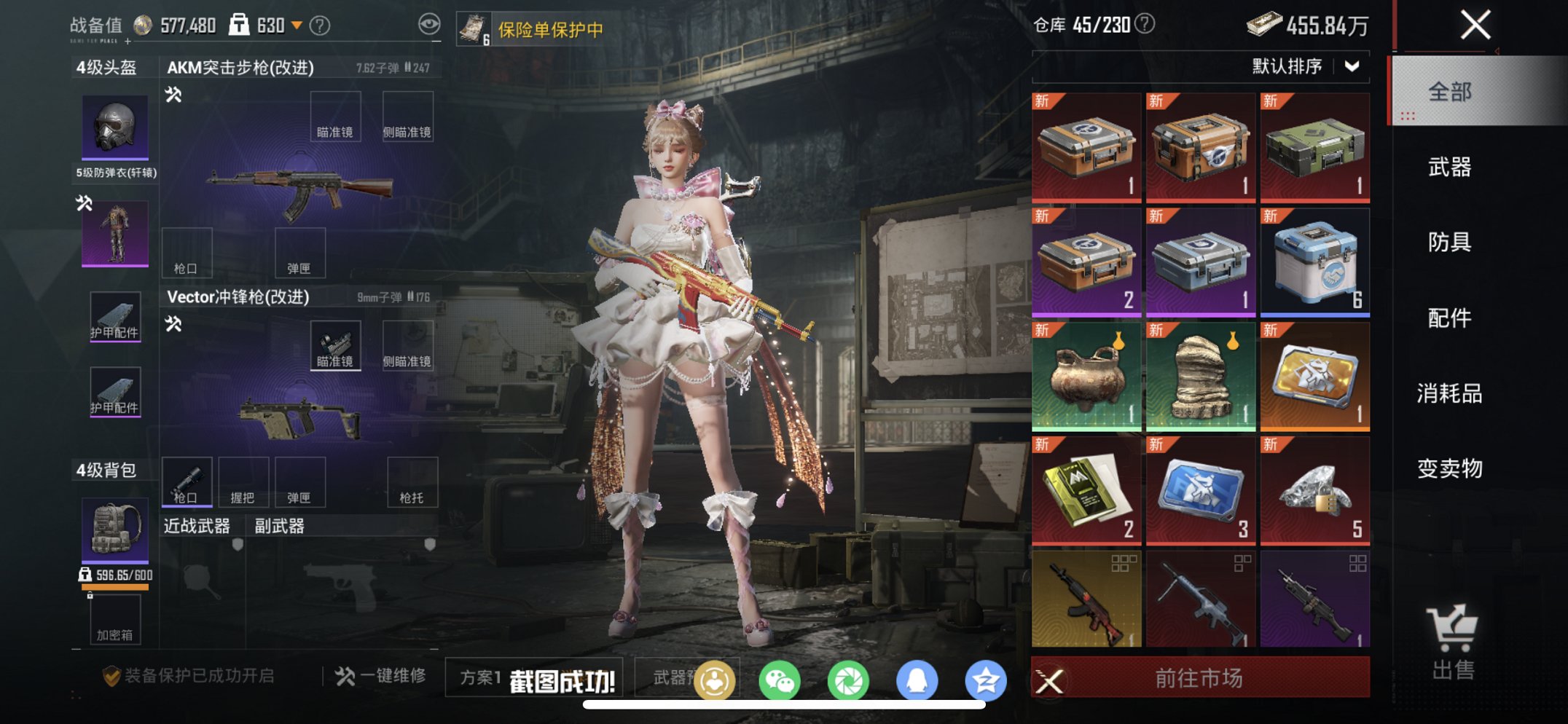Click the Vector 瞄准镜 scope attachment slot
Viewport: 1568px width, 724px height.
click(335, 345)
